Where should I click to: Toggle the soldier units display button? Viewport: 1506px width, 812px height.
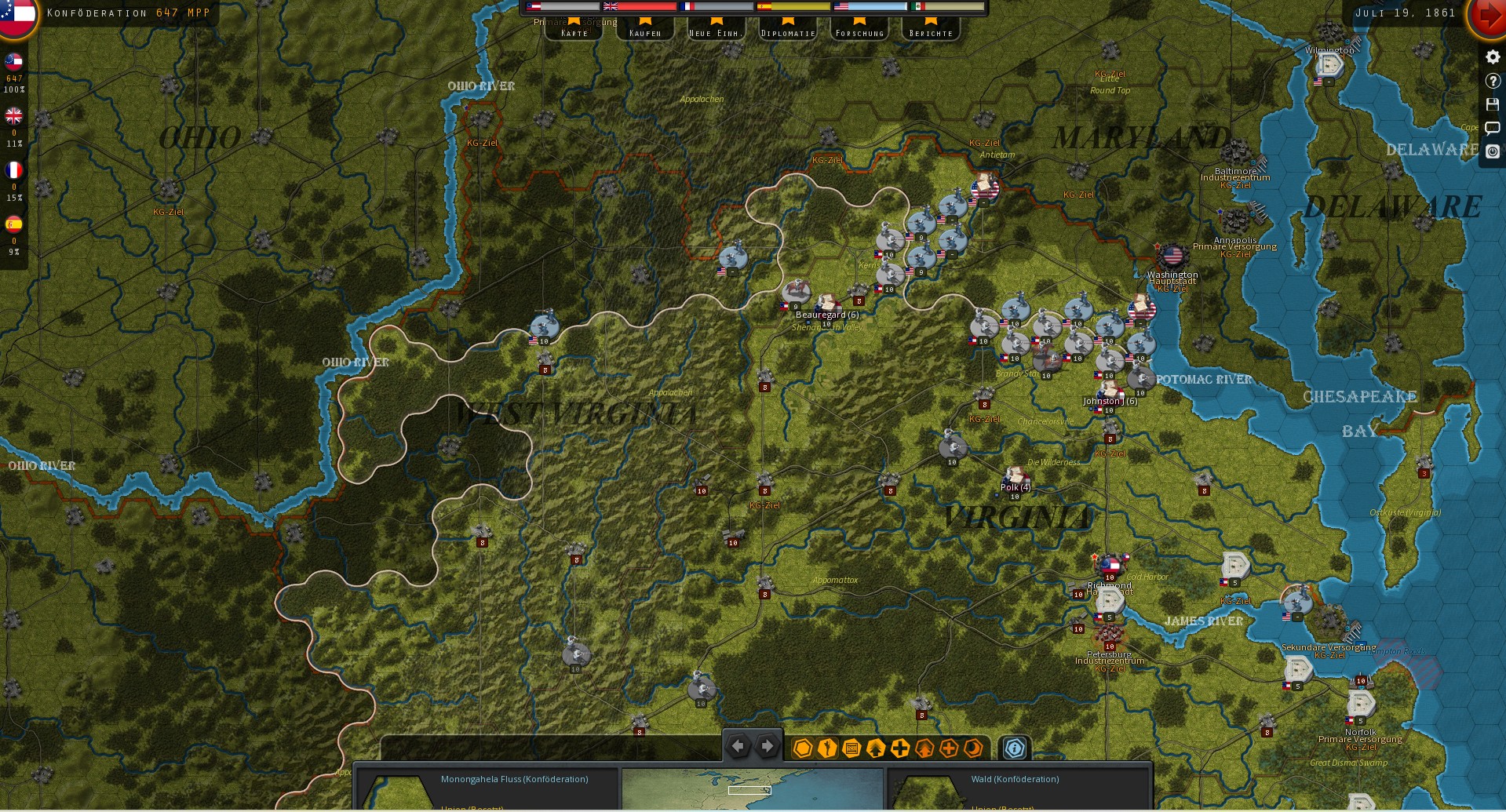[x=826, y=748]
